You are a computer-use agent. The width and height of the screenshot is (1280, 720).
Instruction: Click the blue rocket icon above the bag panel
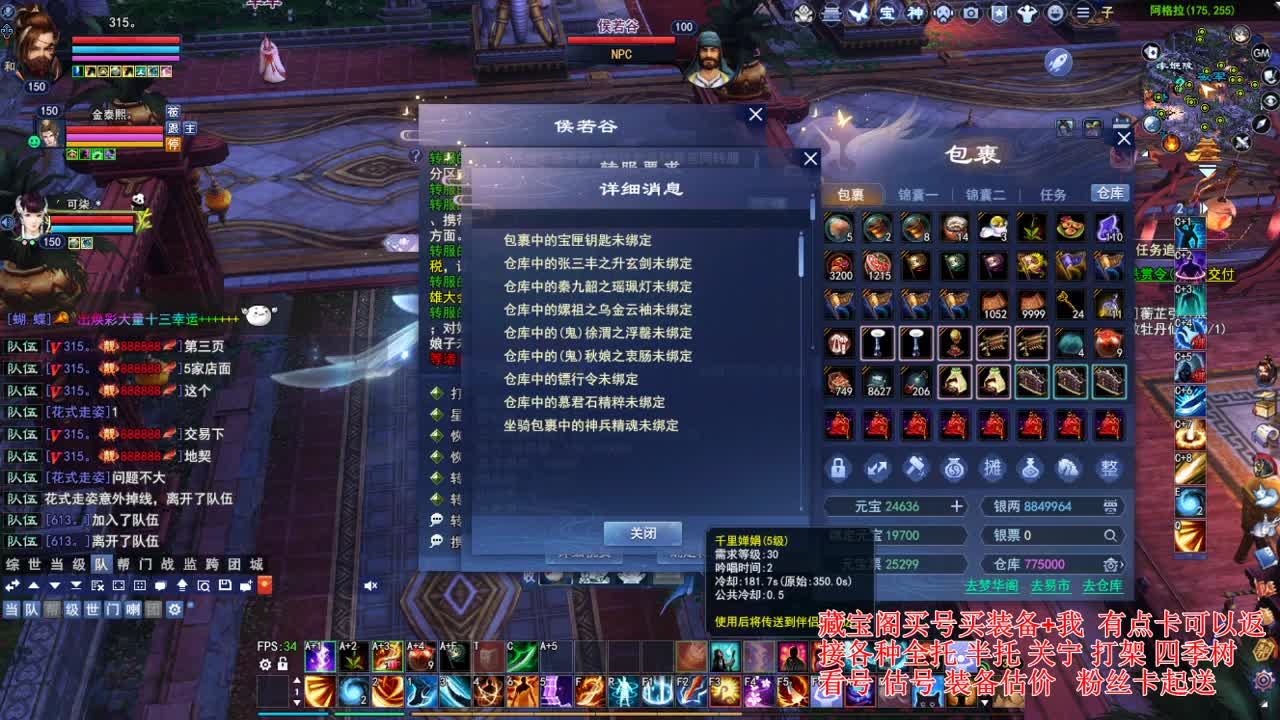point(1056,60)
